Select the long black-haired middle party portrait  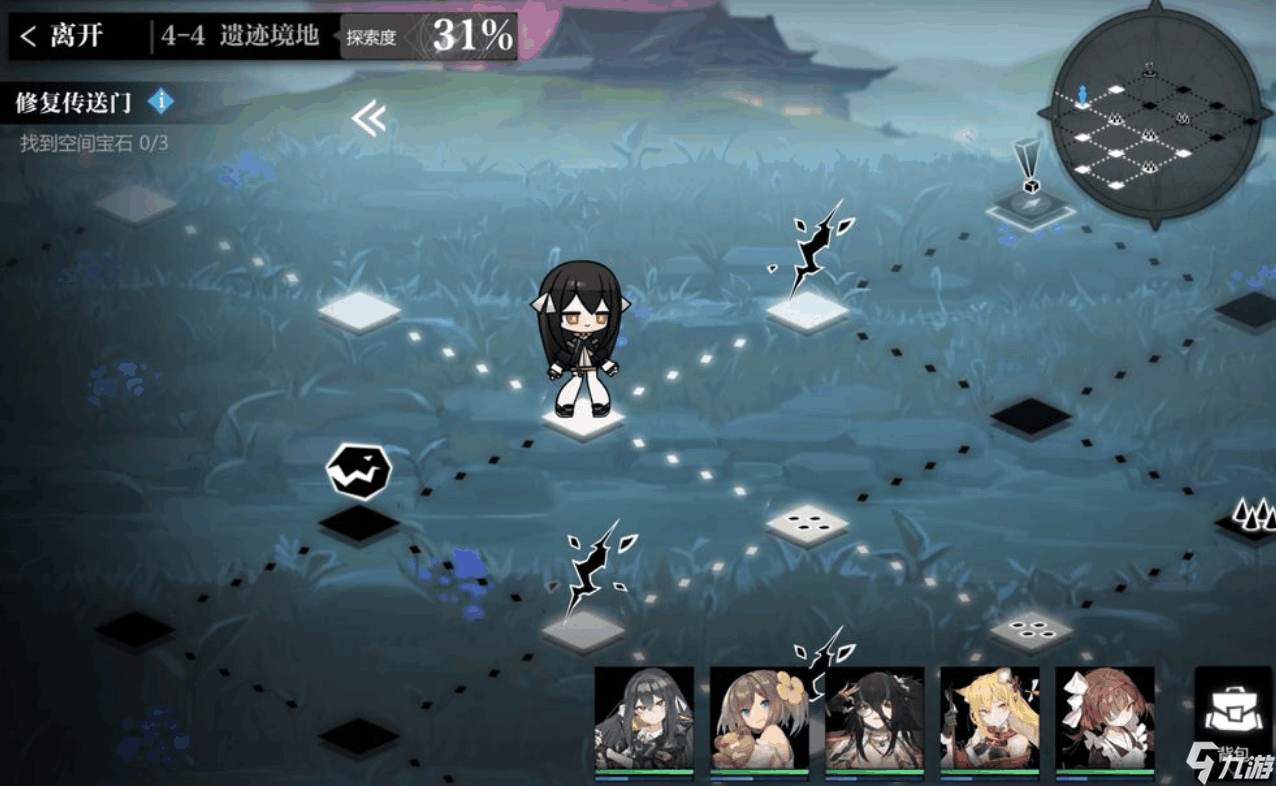[x=874, y=720]
